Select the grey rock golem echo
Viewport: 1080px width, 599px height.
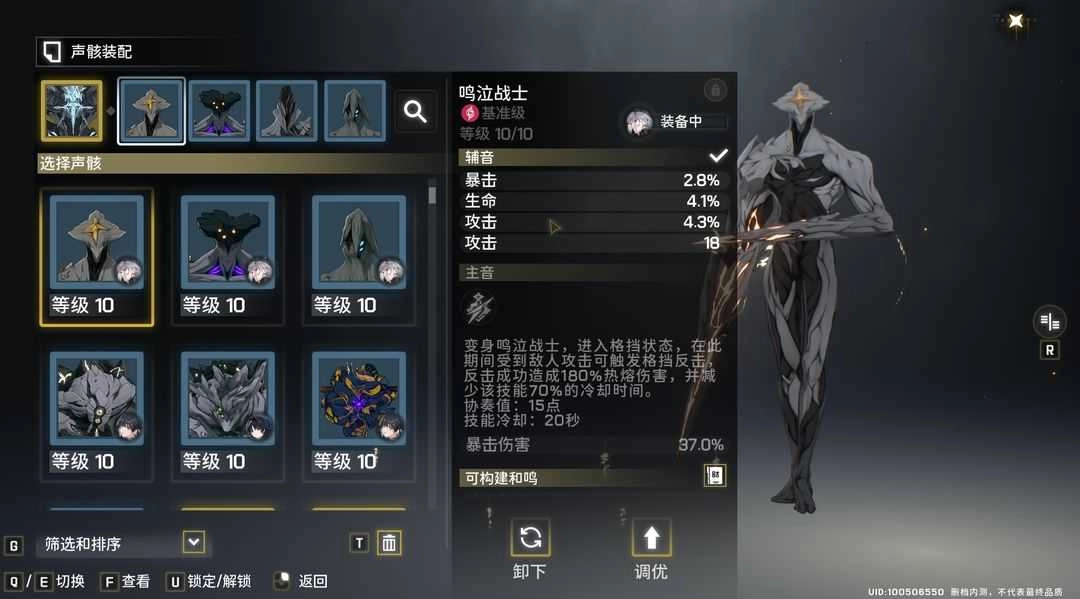coord(96,411)
